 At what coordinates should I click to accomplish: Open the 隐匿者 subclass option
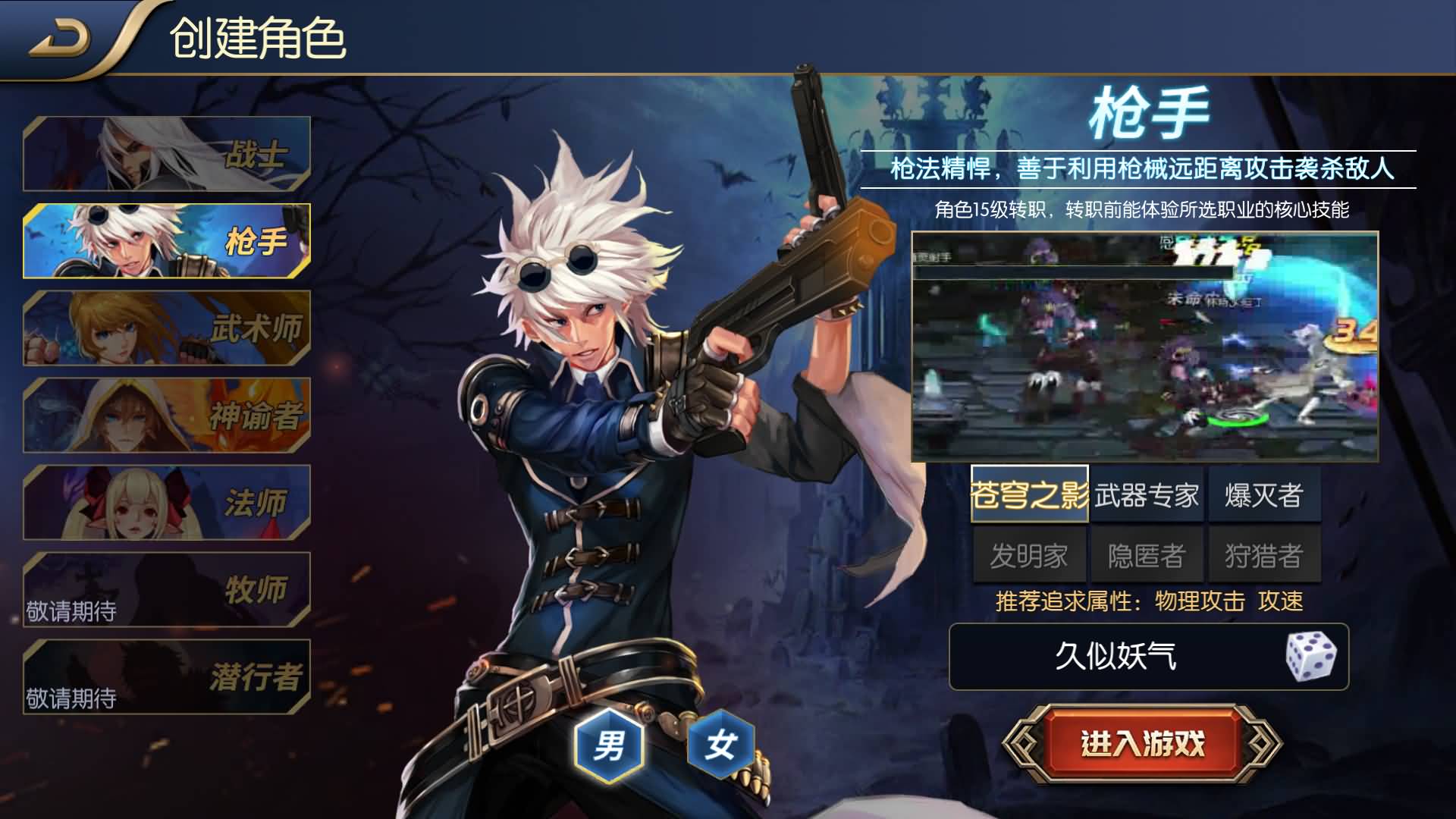coord(1147,554)
